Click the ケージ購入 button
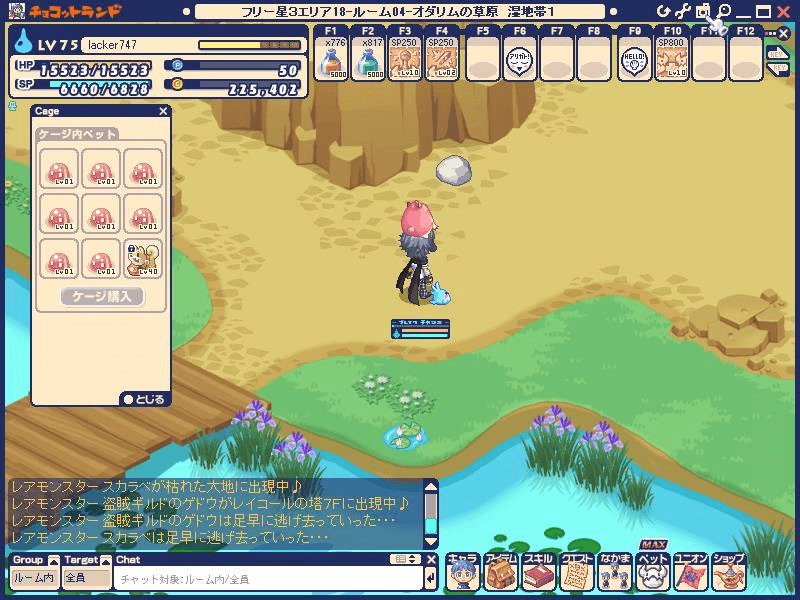 pyautogui.click(x=102, y=296)
